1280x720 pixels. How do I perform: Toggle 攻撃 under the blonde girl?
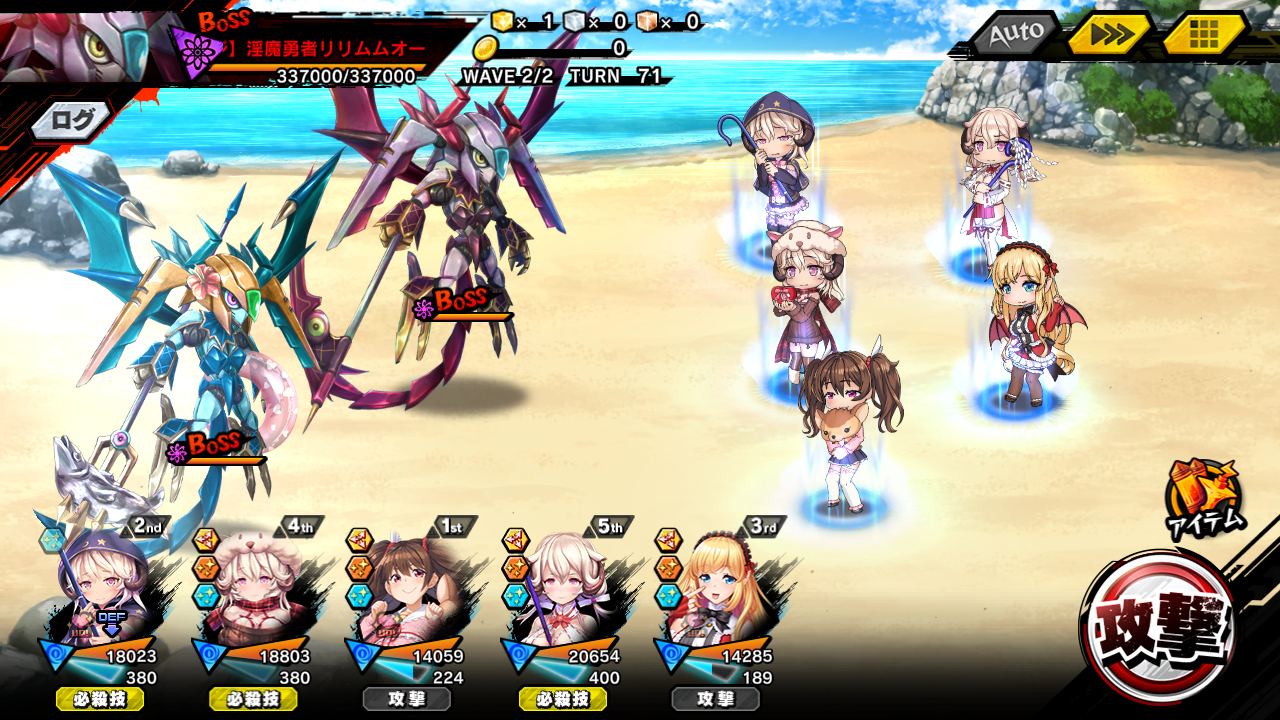click(x=716, y=699)
